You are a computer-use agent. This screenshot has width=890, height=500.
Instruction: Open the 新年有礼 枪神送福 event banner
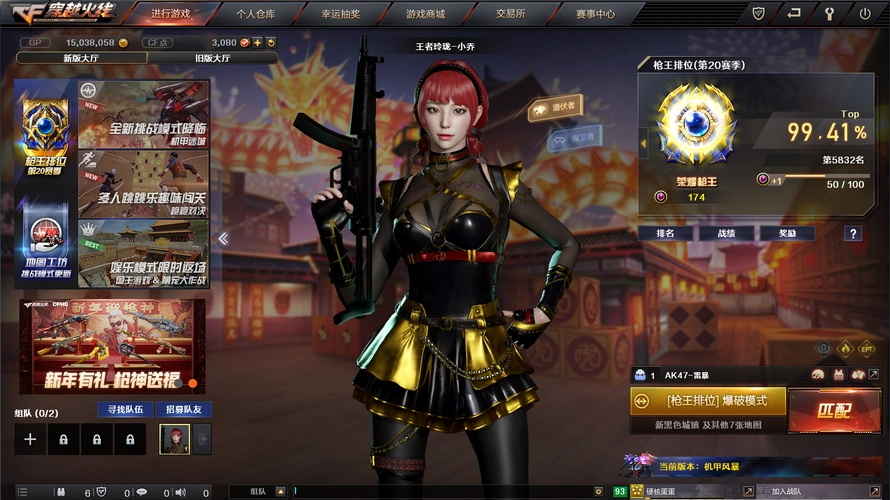pyautogui.click(x=112, y=345)
